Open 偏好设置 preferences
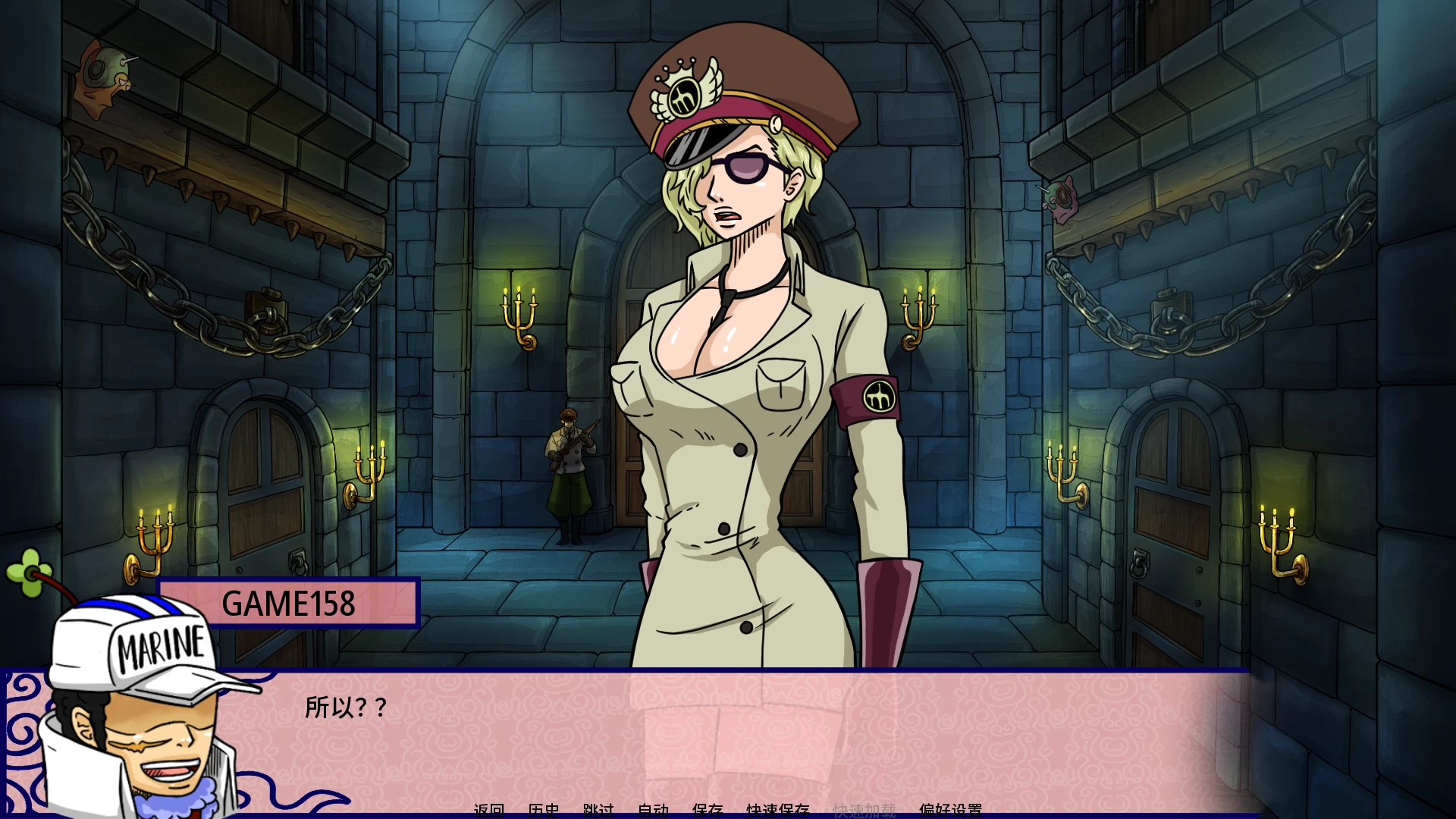This screenshot has width=1456, height=819. point(950,811)
